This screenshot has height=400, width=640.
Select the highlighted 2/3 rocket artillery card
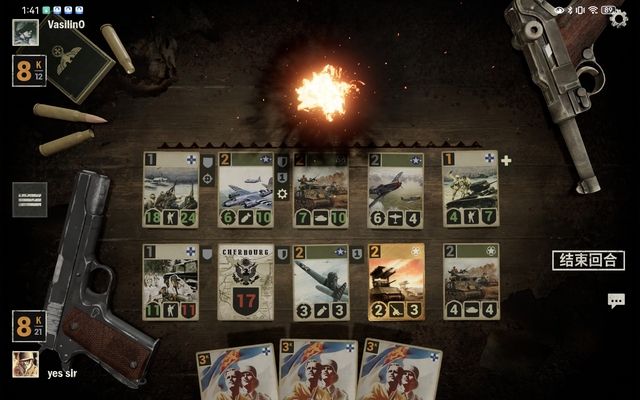(x=396, y=281)
